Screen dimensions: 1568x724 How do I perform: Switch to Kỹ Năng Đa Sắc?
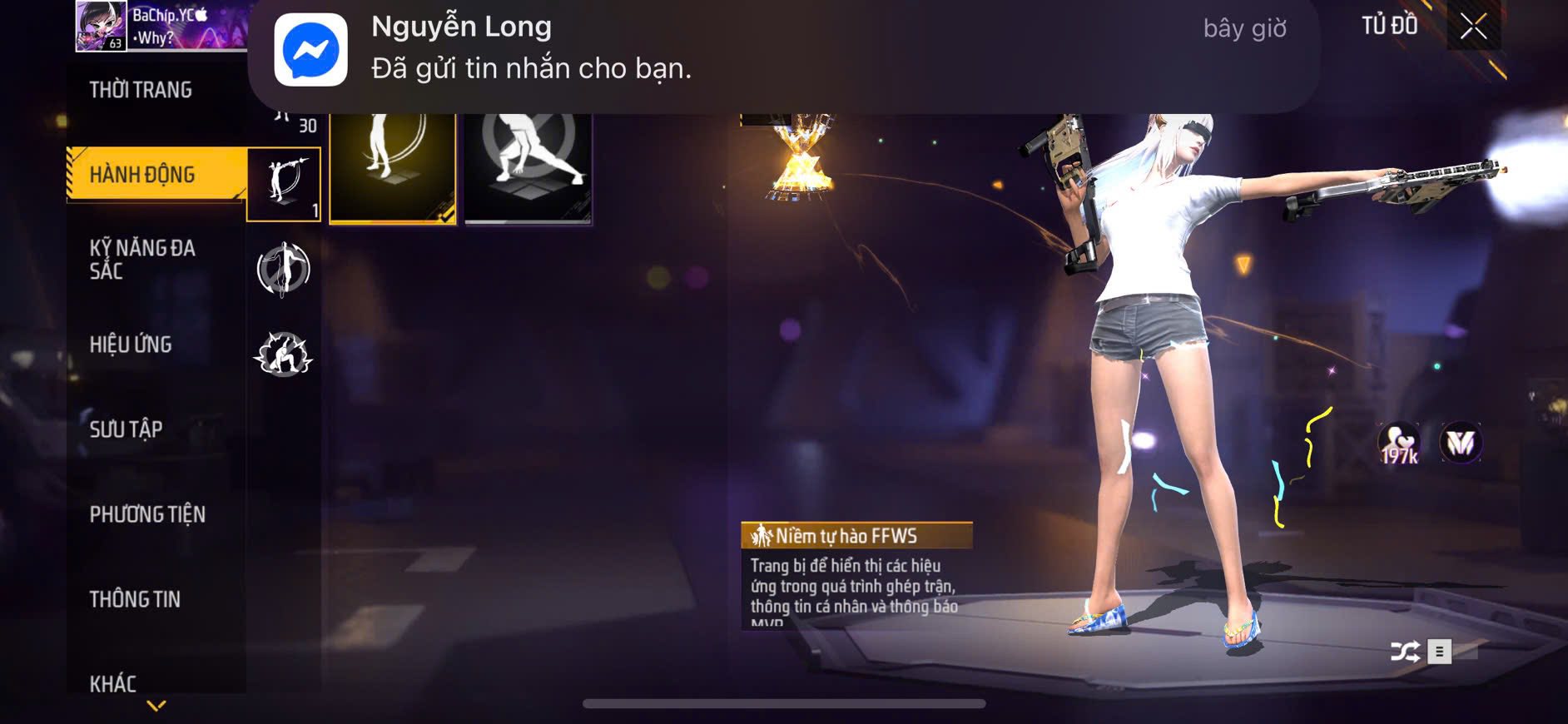[142, 259]
